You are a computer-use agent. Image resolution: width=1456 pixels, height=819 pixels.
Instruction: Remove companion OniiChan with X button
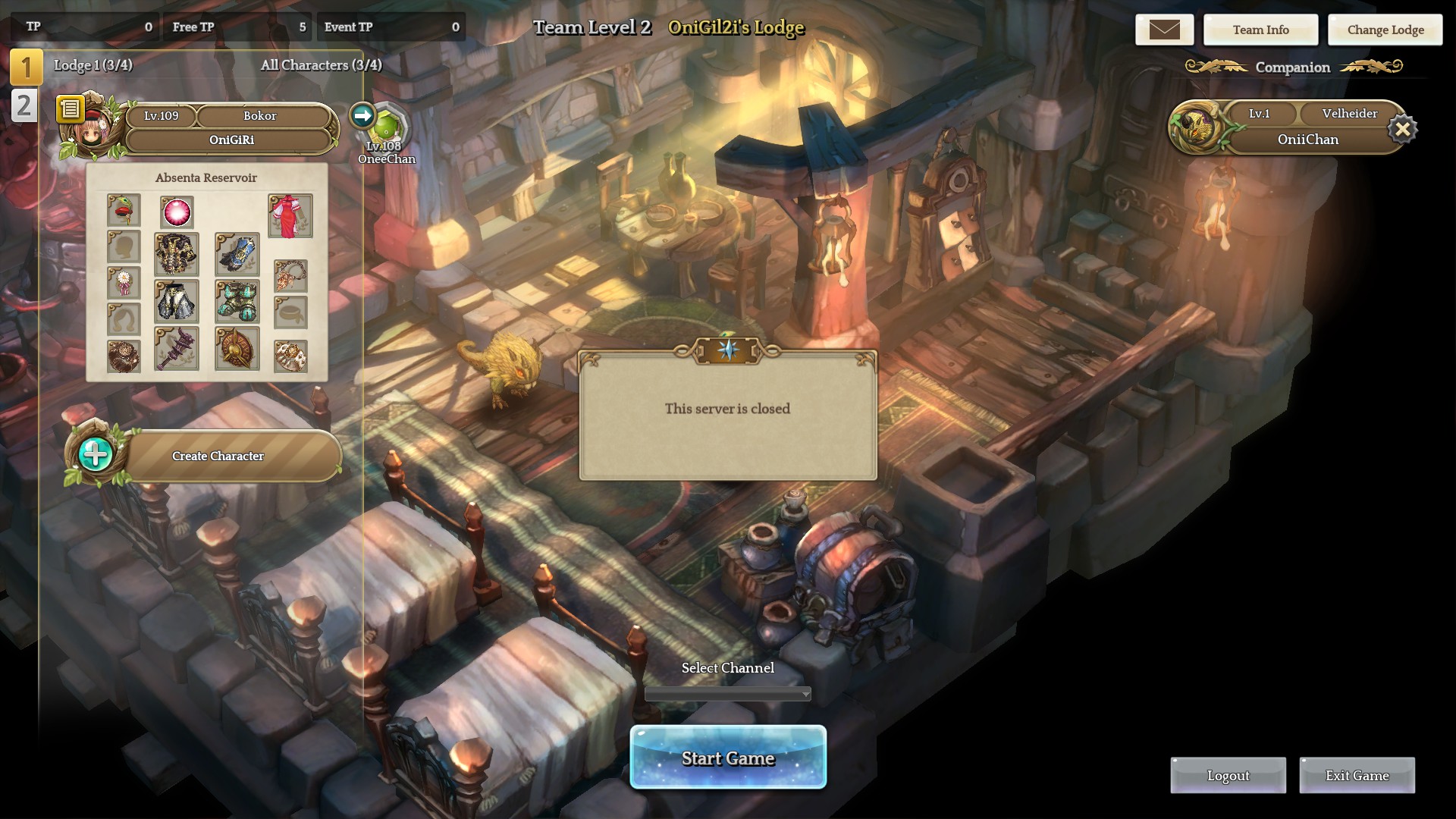1402,130
